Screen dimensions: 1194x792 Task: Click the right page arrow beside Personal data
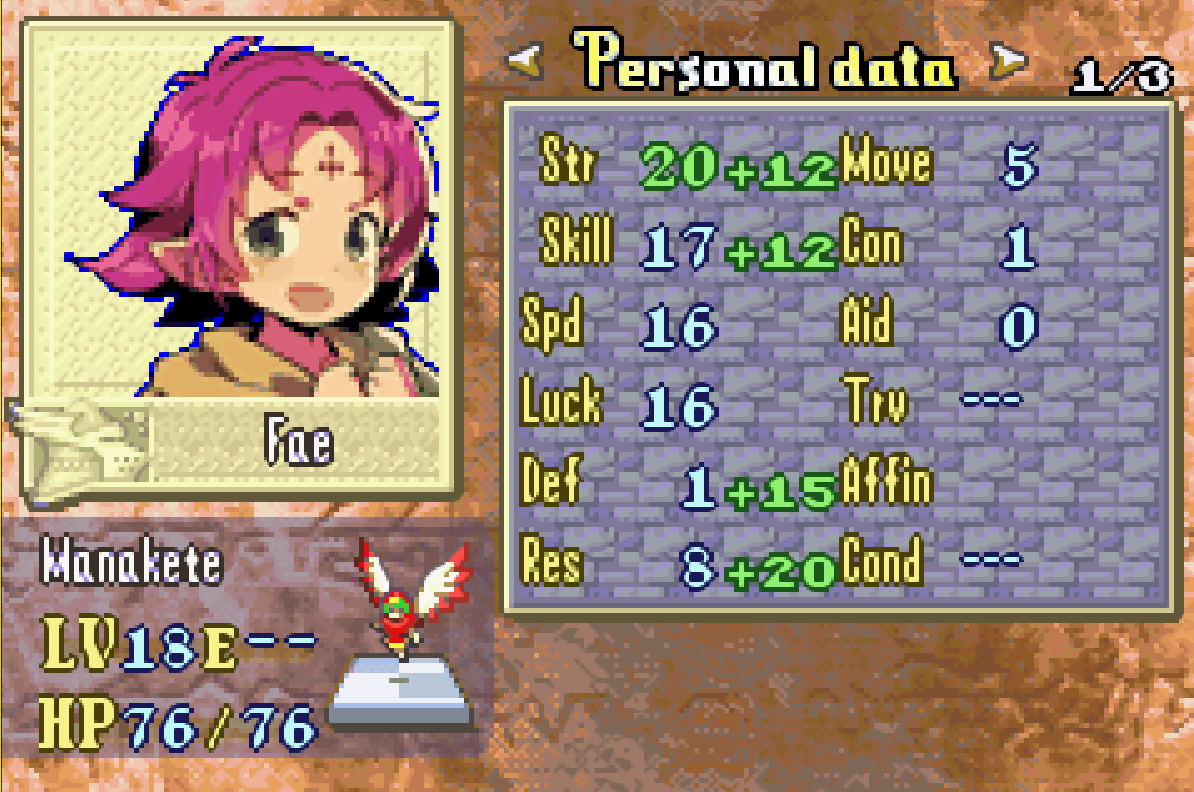(1008, 65)
